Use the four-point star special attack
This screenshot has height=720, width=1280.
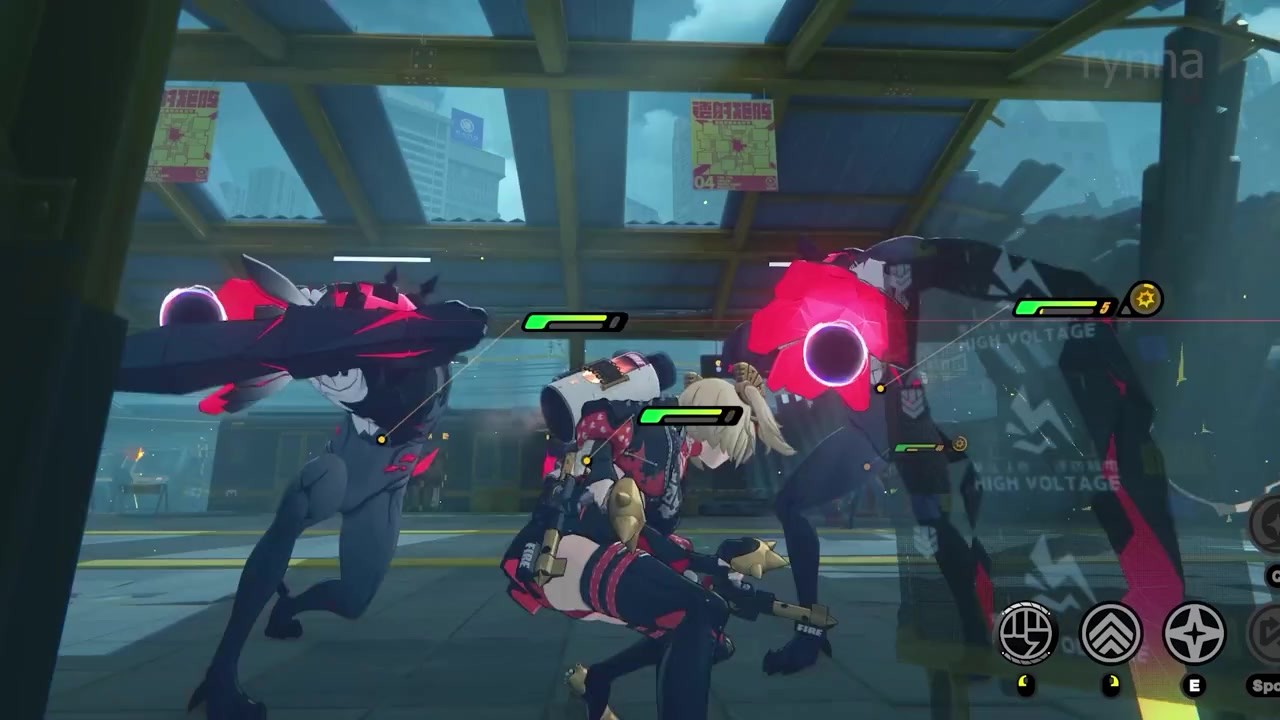click(x=1194, y=634)
